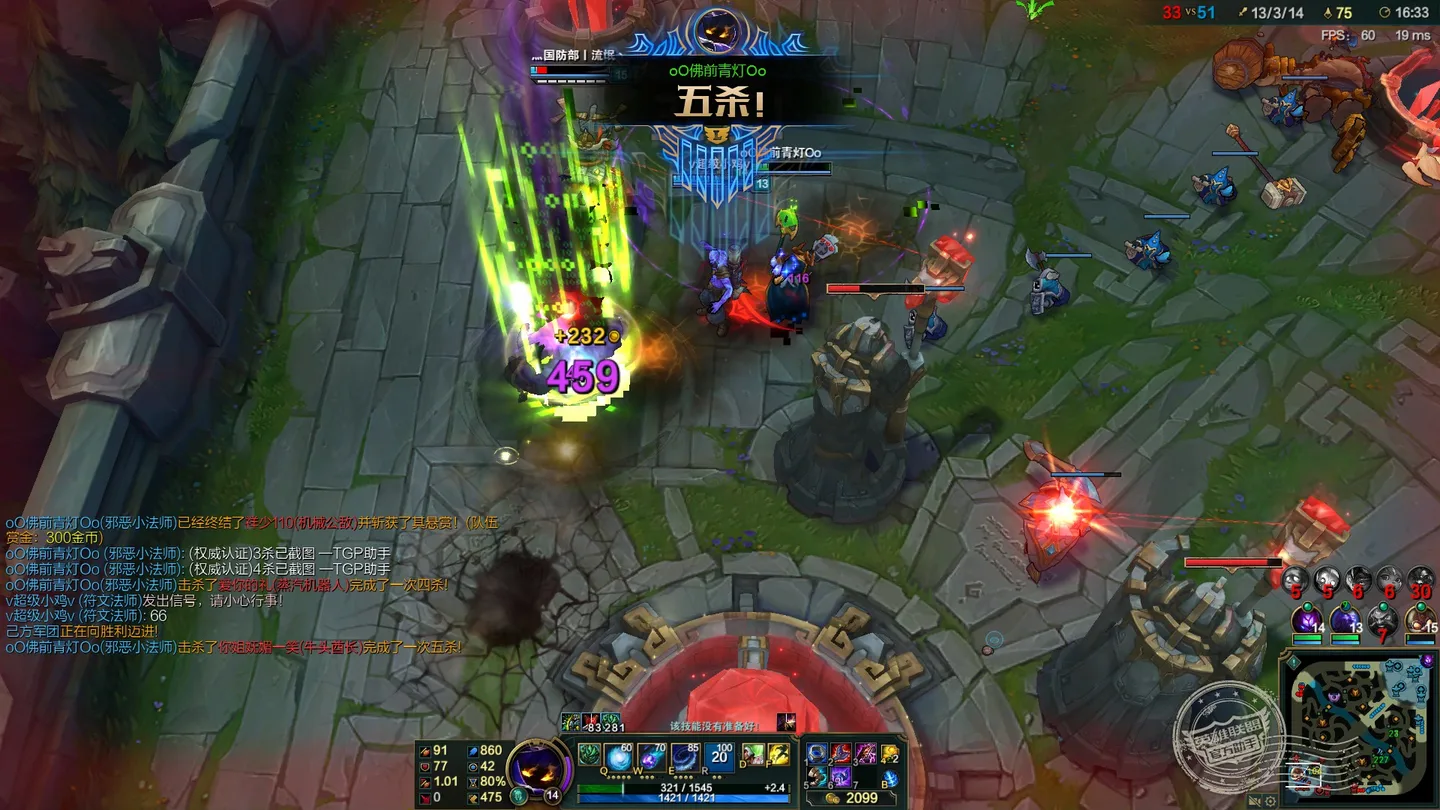Image resolution: width=1440 pixels, height=810 pixels.
Task: Use the yellow consumable in slot 4
Action: tap(889, 754)
